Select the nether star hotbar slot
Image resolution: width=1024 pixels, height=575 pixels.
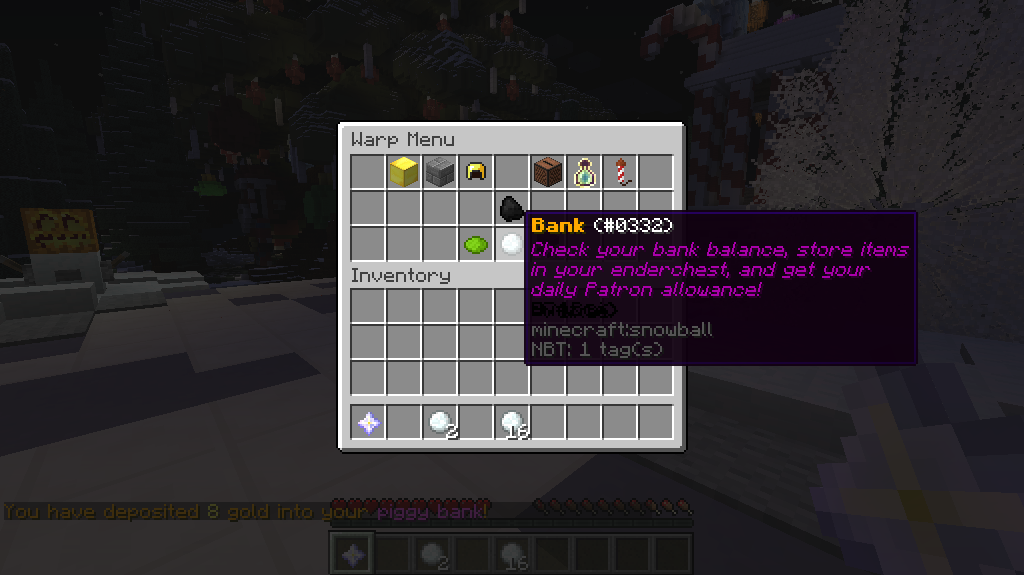368,423
